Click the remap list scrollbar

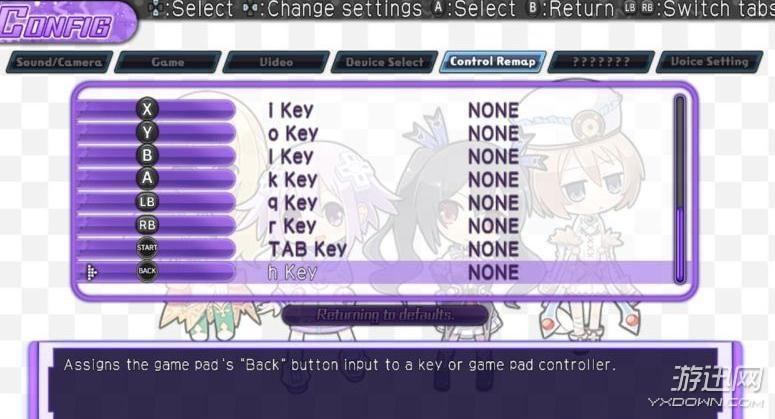(x=680, y=190)
